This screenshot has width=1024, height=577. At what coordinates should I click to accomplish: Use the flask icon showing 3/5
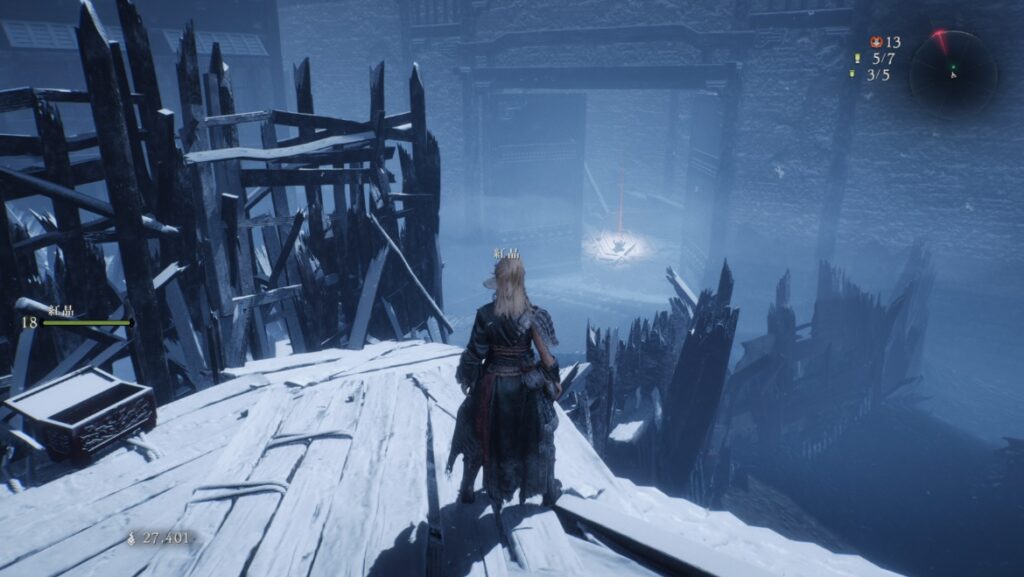[x=854, y=74]
